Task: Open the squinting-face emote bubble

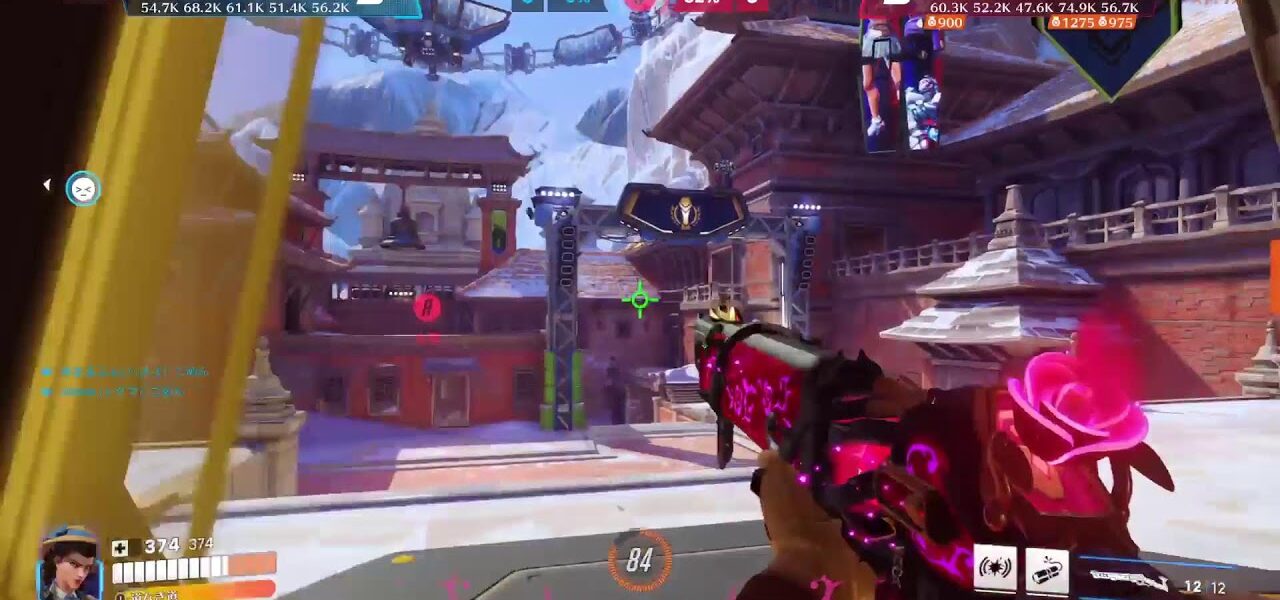Action: [83, 188]
